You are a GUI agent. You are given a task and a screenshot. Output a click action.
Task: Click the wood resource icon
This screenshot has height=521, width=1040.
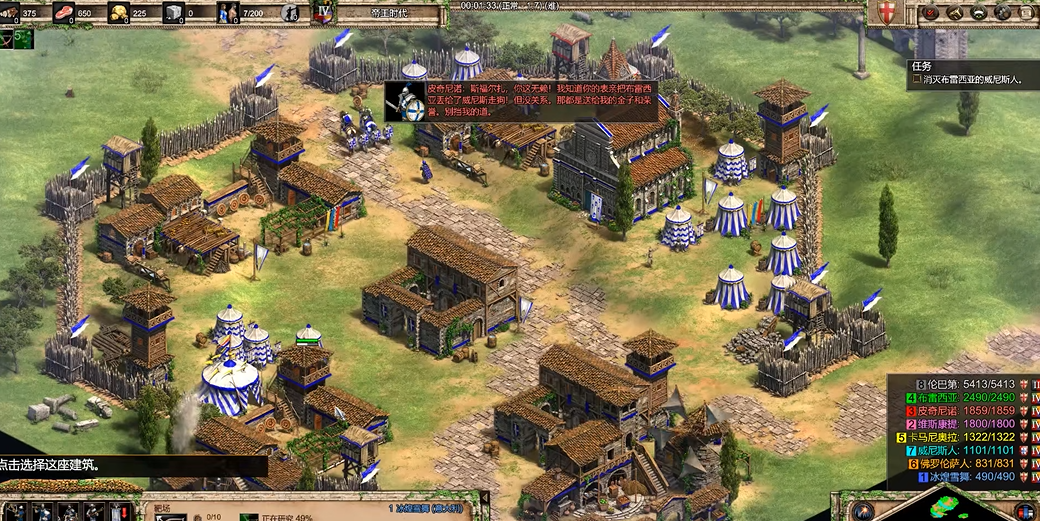8,13
